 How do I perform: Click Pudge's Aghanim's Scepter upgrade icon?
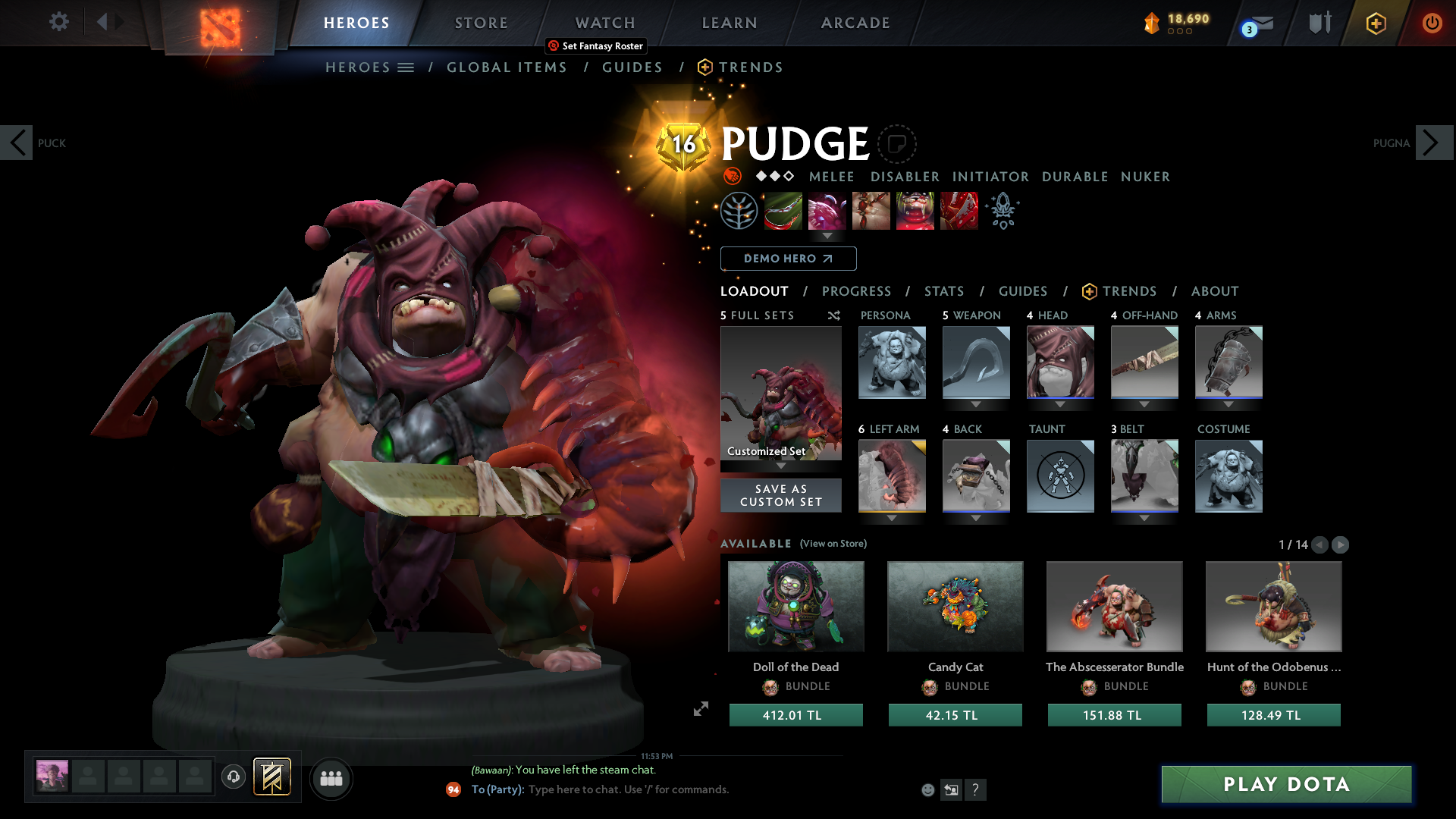coord(1002,211)
